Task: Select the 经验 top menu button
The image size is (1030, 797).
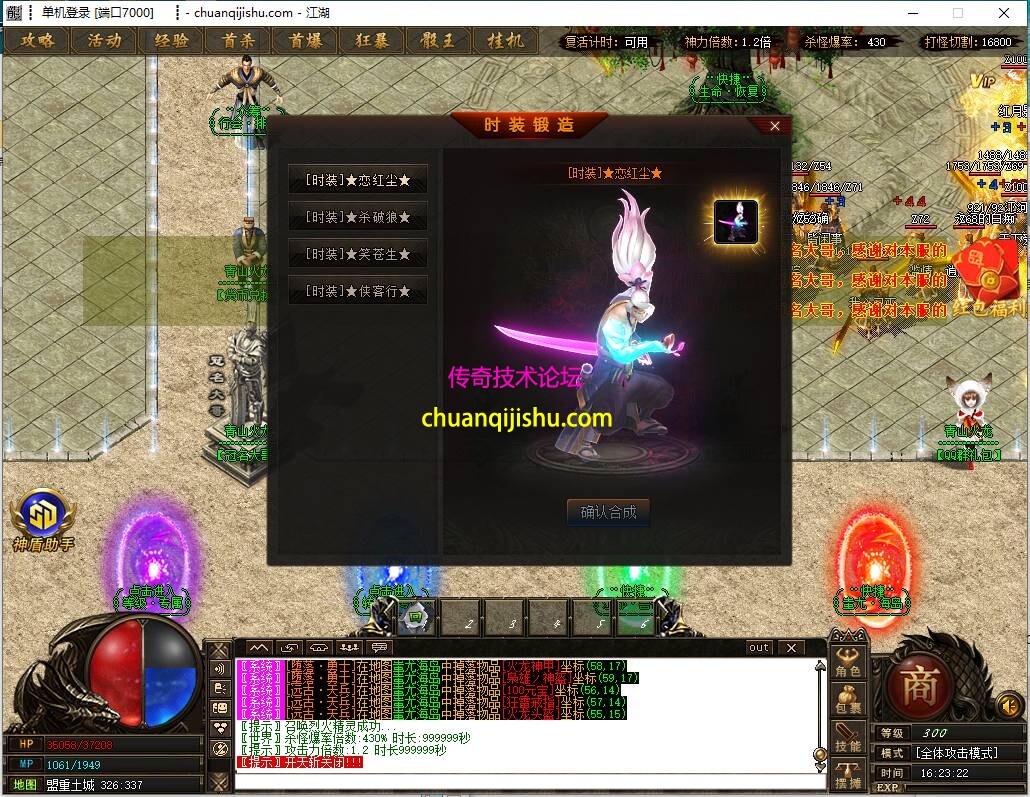Action: [171, 41]
